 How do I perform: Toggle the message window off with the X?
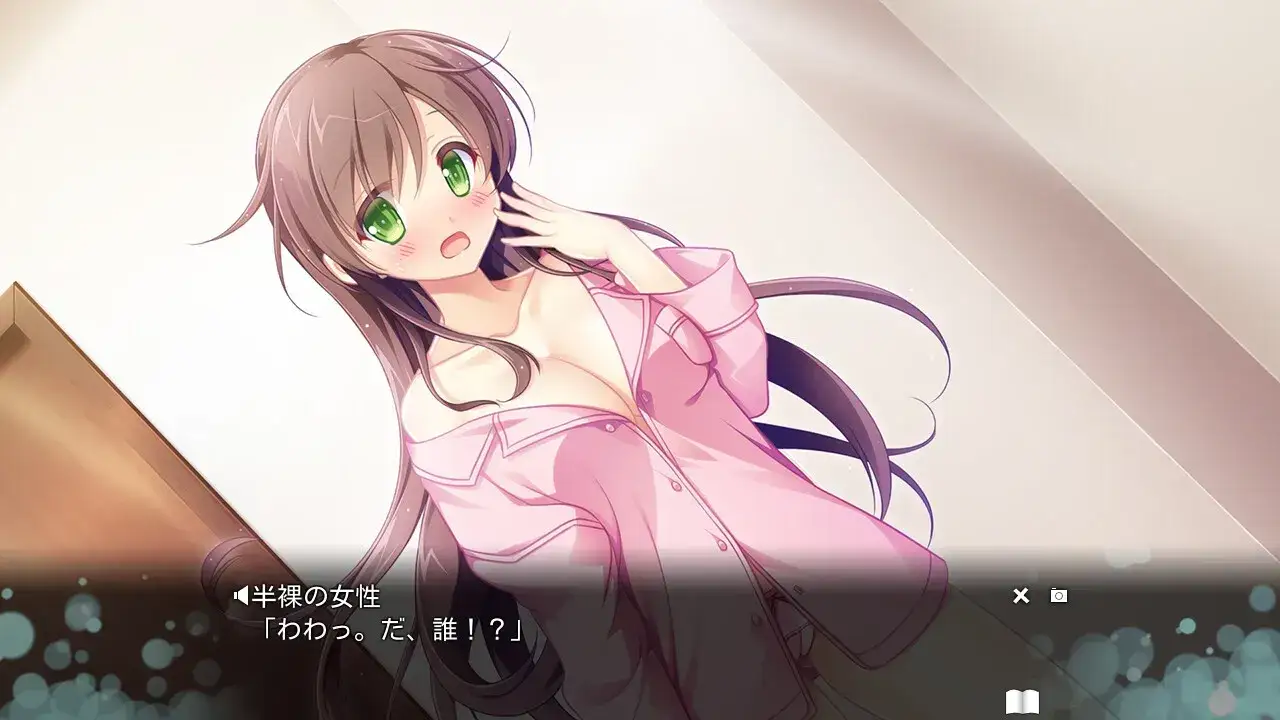coord(1021,595)
